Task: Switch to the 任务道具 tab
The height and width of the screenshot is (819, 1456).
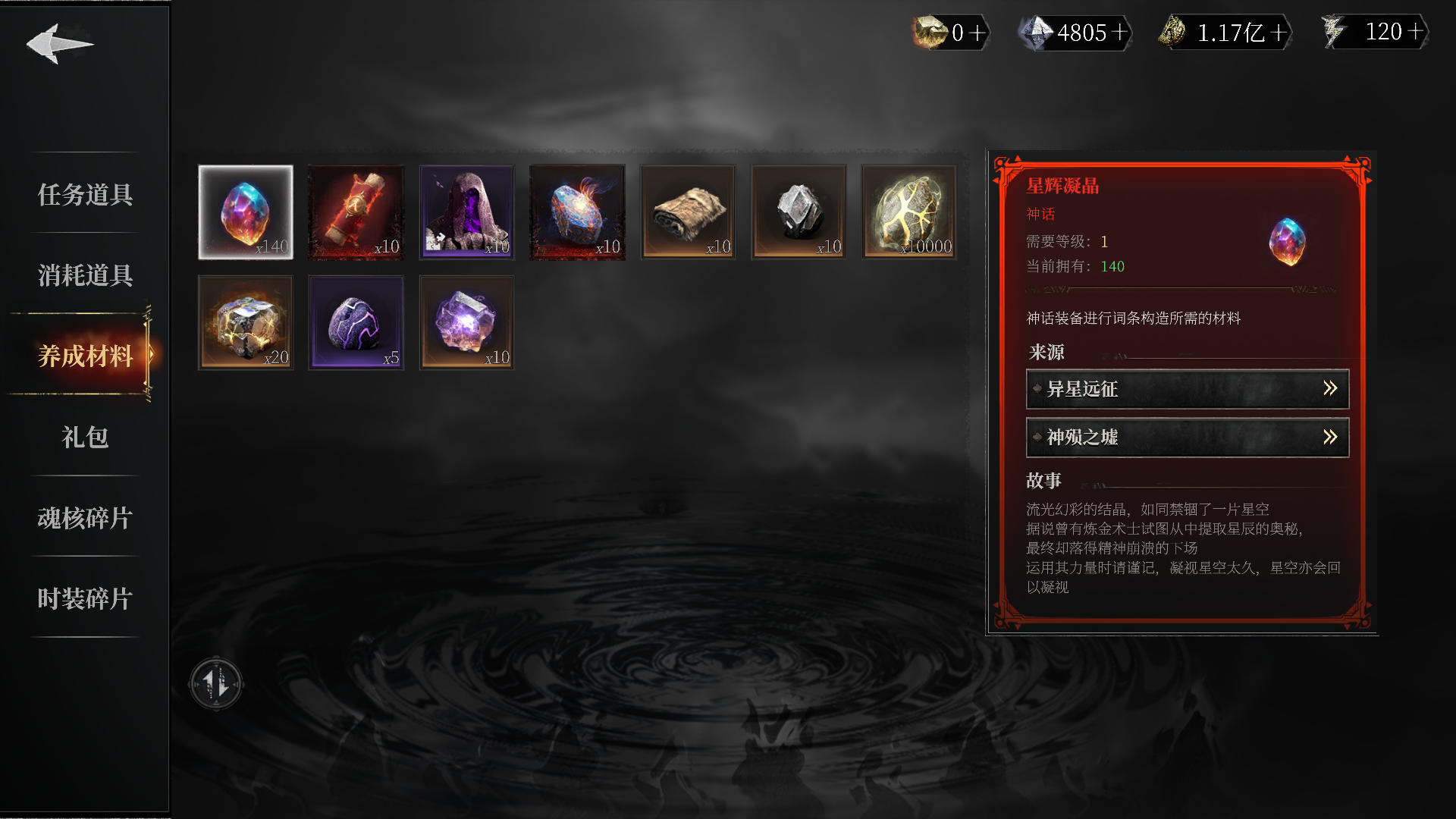Action: [x=84, y=196]
